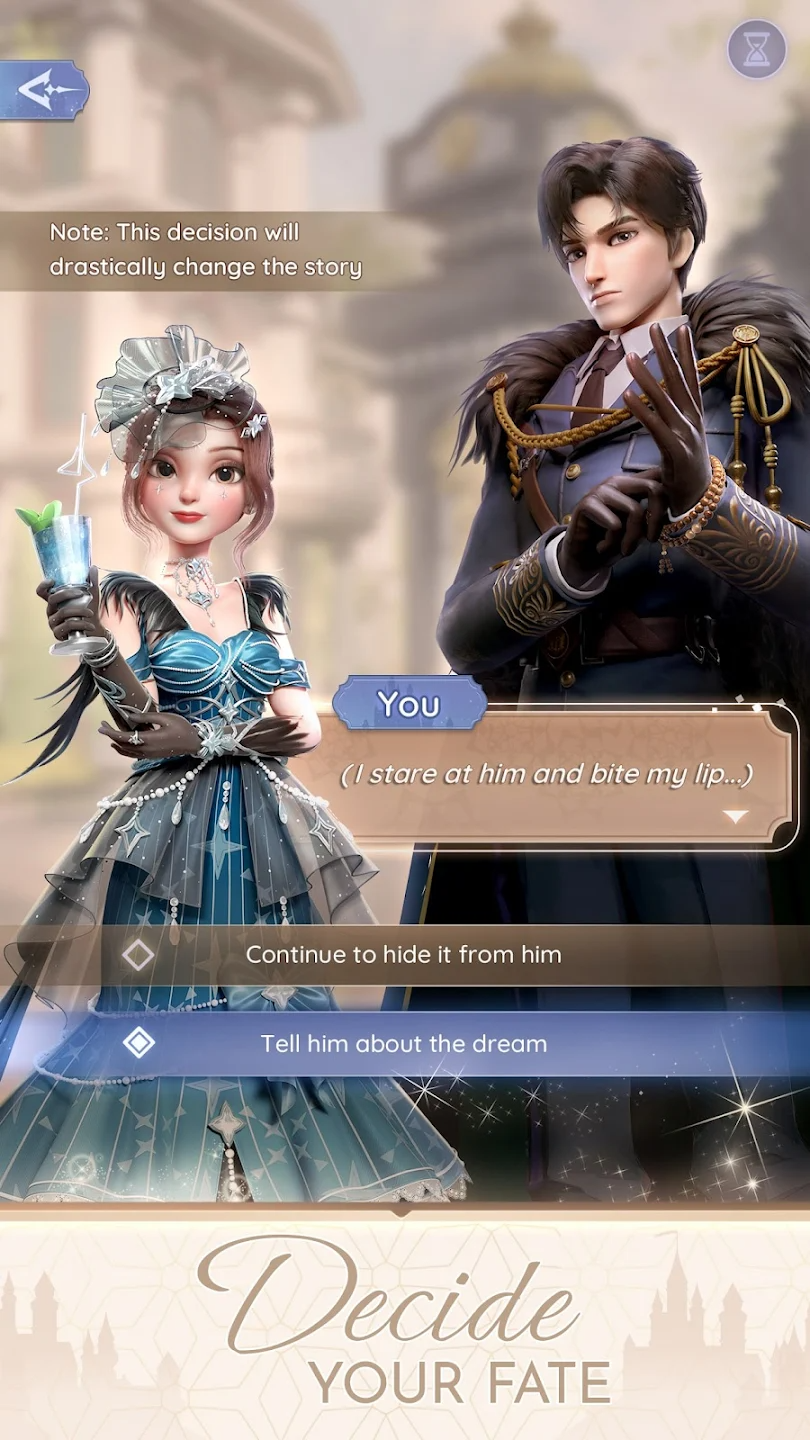The width and height of the screenshot is (810, 1440).
Task: Advance dialogue with the down-arrow indicator
Action: pos(736,817)
